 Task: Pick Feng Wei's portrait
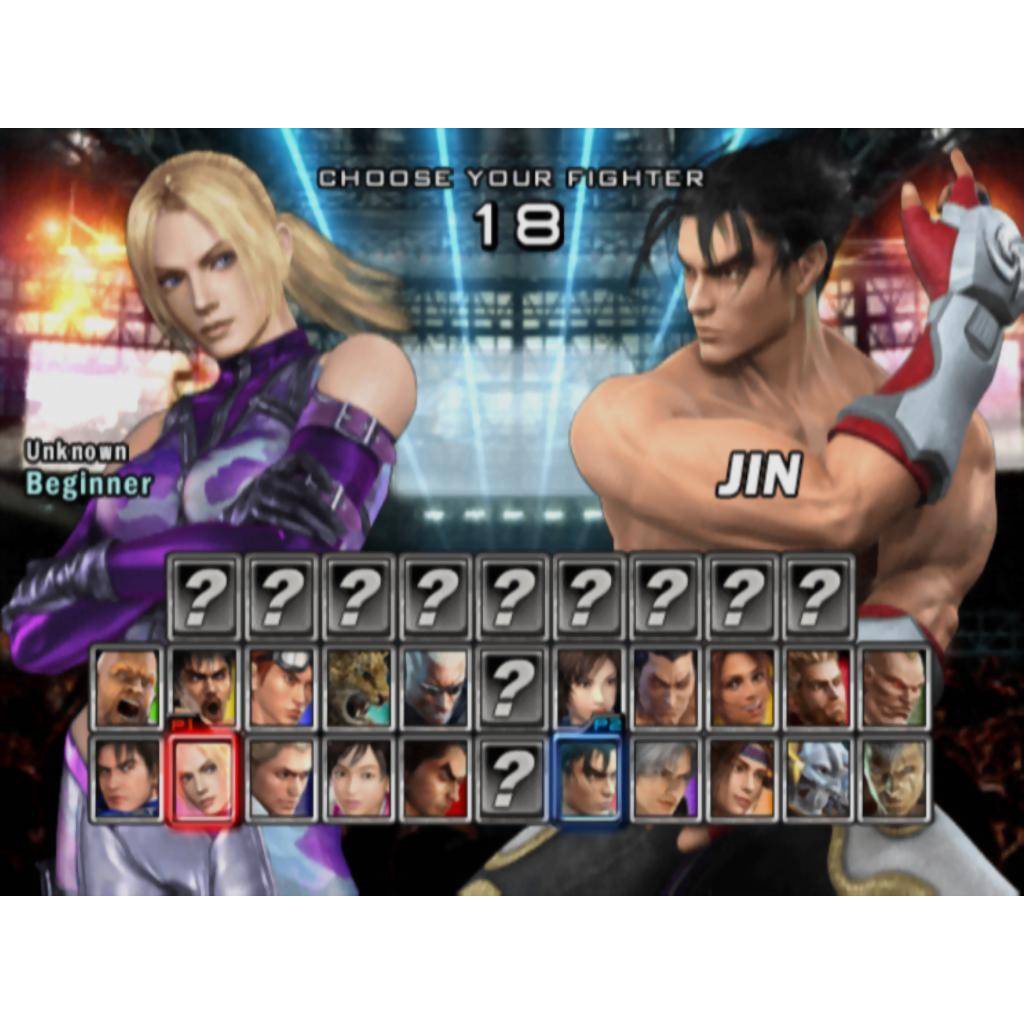(x=665, y=688)
